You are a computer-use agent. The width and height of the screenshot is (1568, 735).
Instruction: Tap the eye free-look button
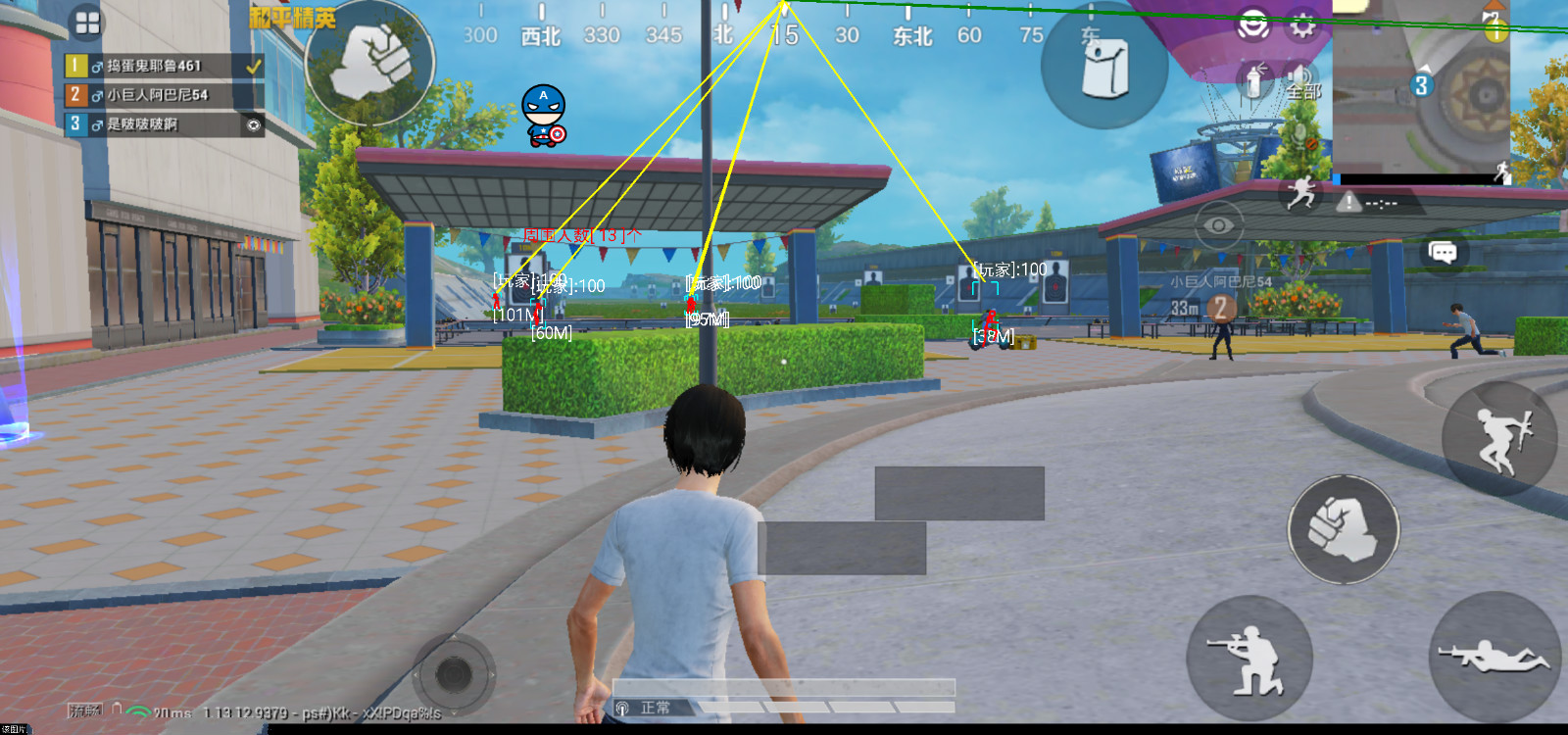coord(1218,225)
